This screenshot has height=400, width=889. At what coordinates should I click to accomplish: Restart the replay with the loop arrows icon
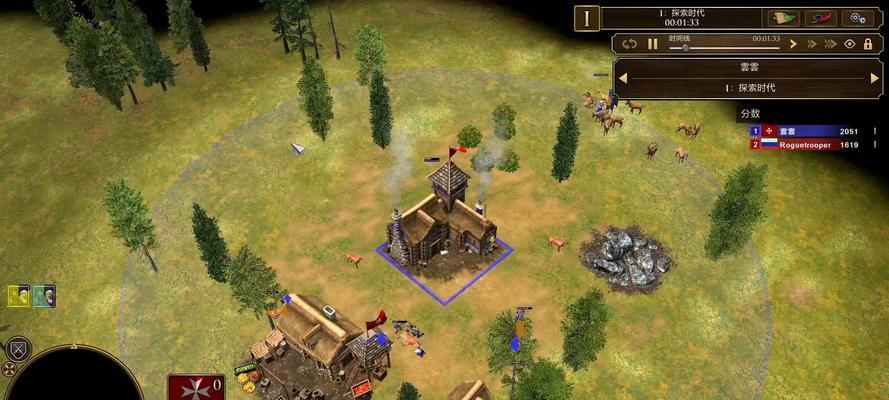pos(629,44)
